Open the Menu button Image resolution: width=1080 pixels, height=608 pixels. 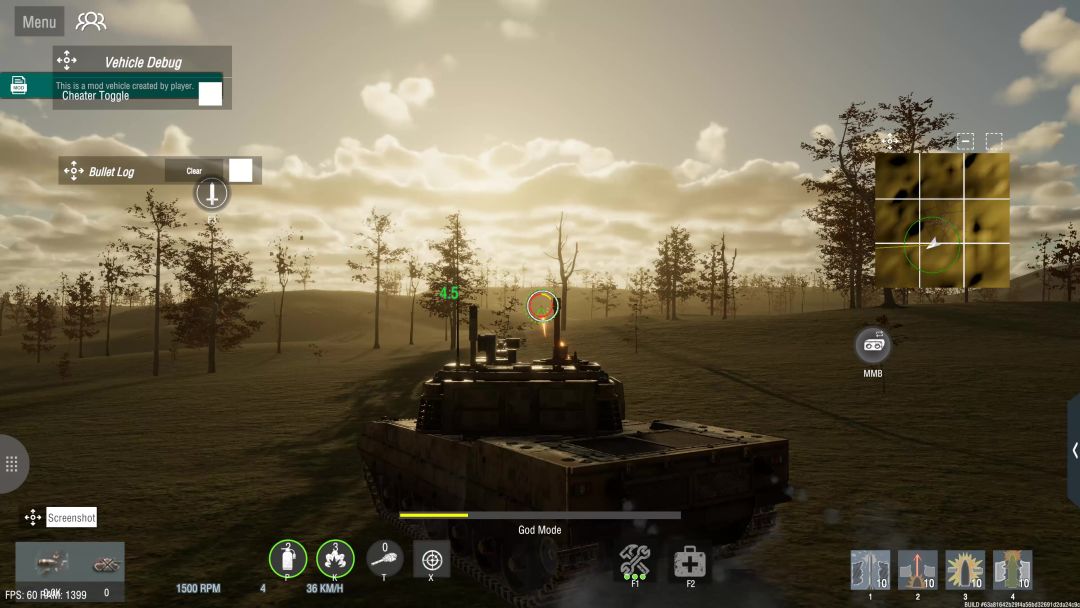tap(39, 22)
